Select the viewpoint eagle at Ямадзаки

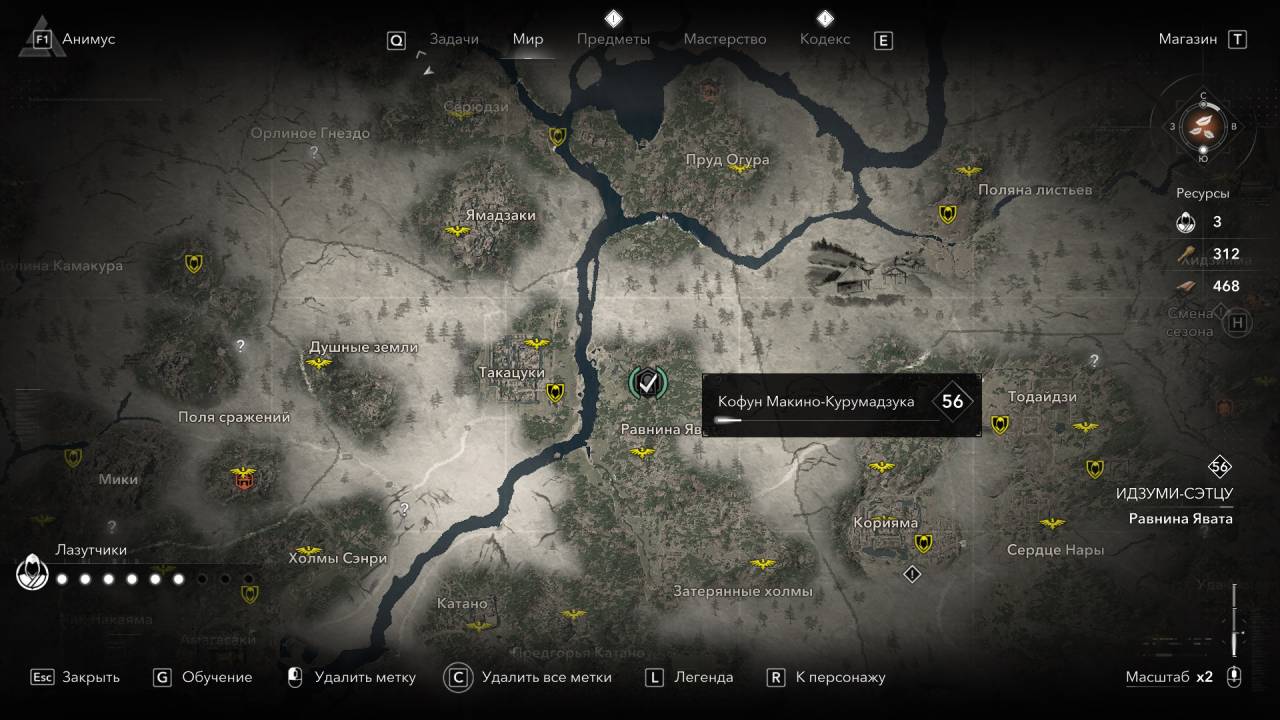point(458,232)
